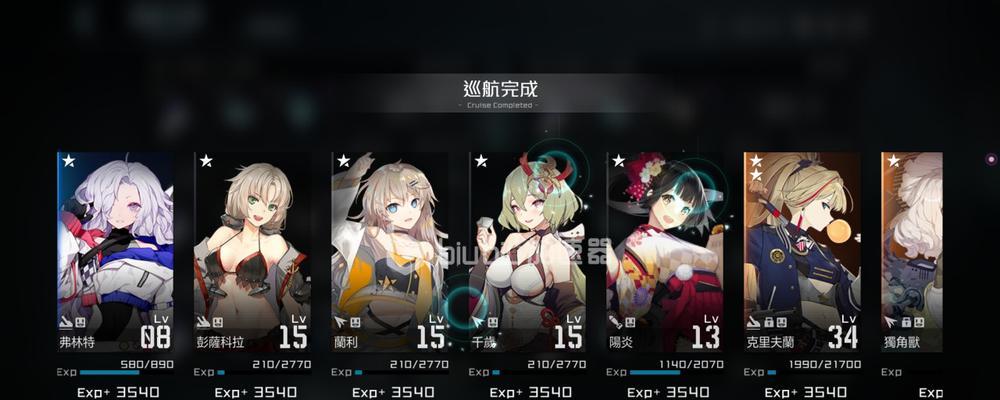Dismiss the 巡航完成 Cruise Completed banner

(x=500, y=93)
